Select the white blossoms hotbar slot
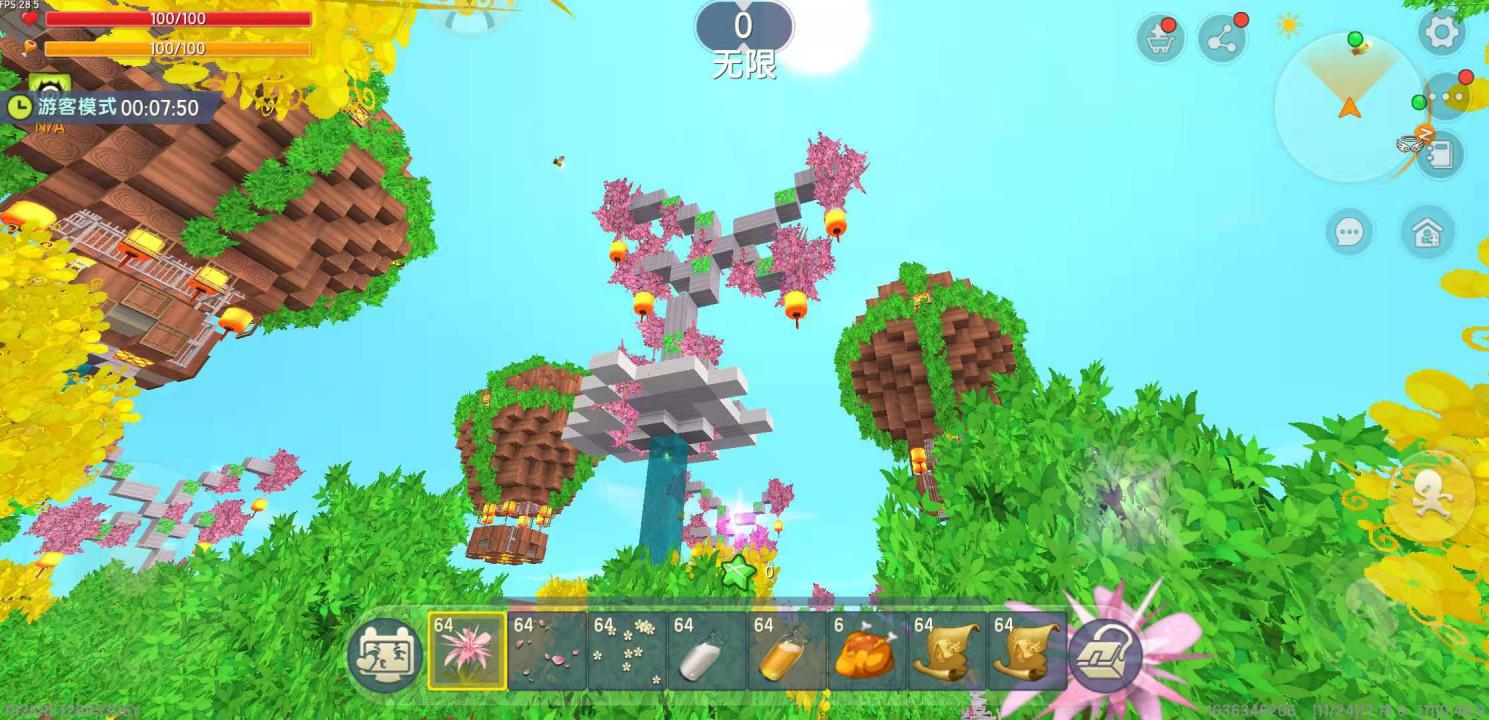Screen dimensions: 1489x720 point(627,651)
